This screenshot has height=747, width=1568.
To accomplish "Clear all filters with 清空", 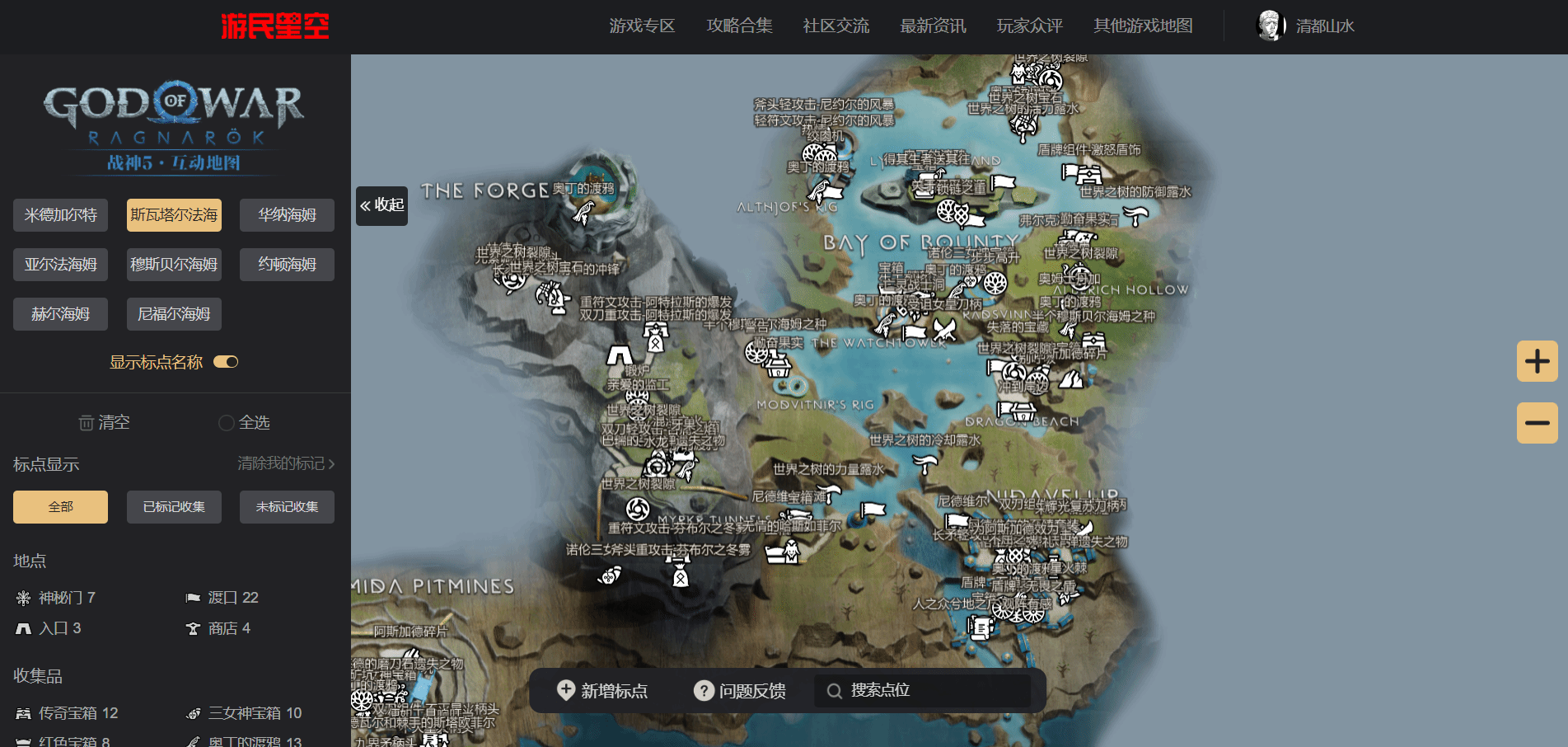I will coord(104,423).
